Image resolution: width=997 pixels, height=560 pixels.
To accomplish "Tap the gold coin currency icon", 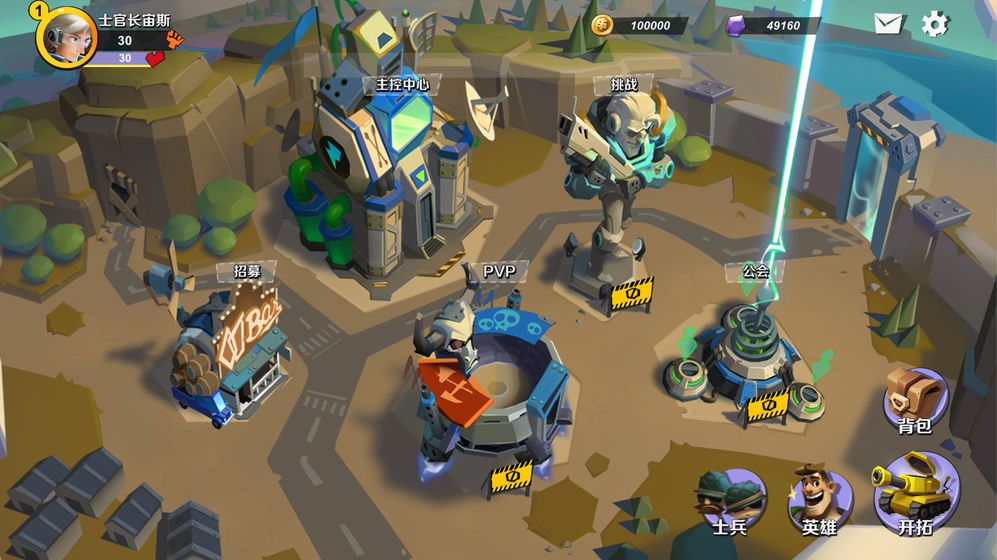I will click(602, 25).
